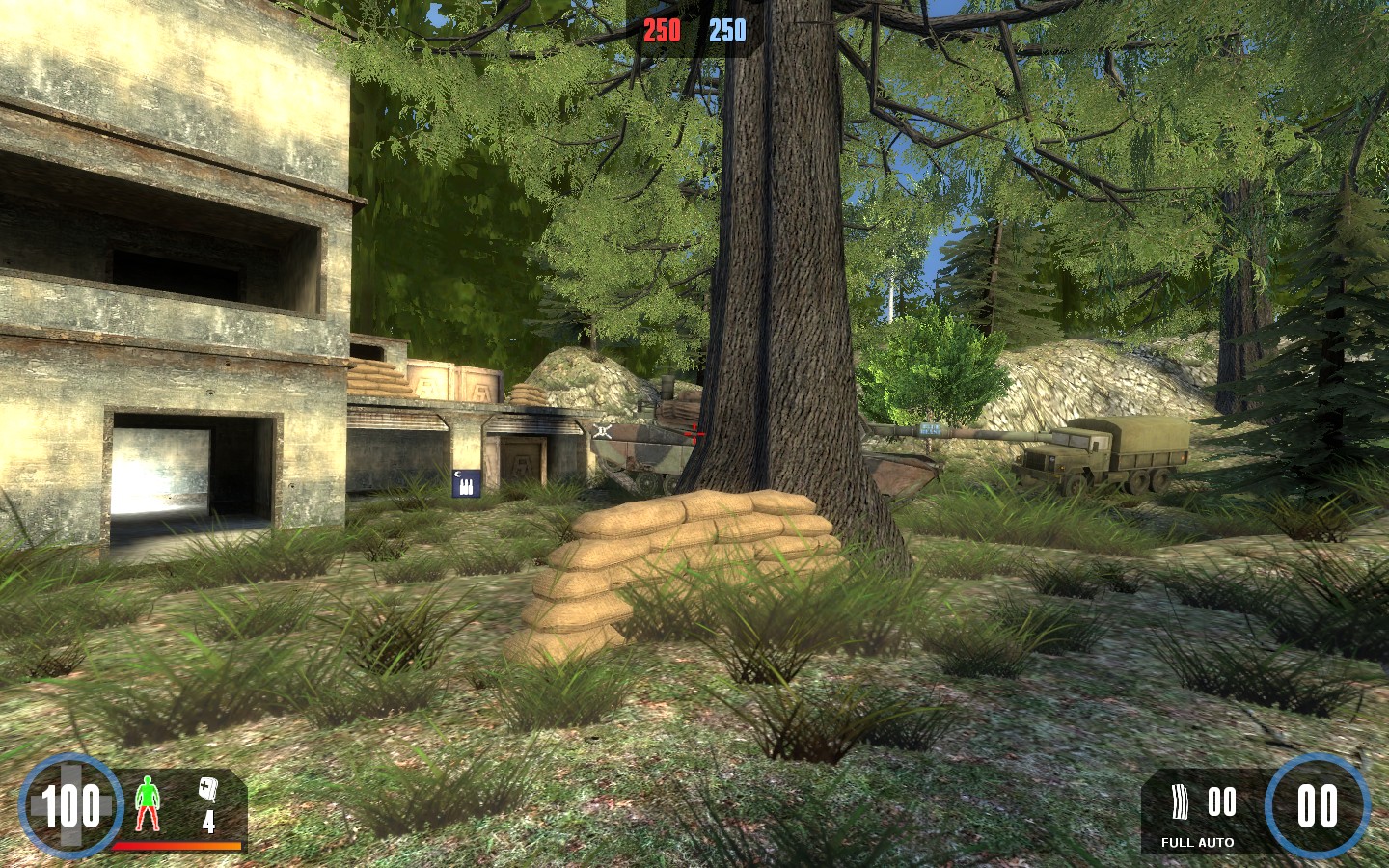The image size is (1389, 868).
Task: Toggle the FULL AUTO fire mode label
Action: click(x=1197, y=842)
